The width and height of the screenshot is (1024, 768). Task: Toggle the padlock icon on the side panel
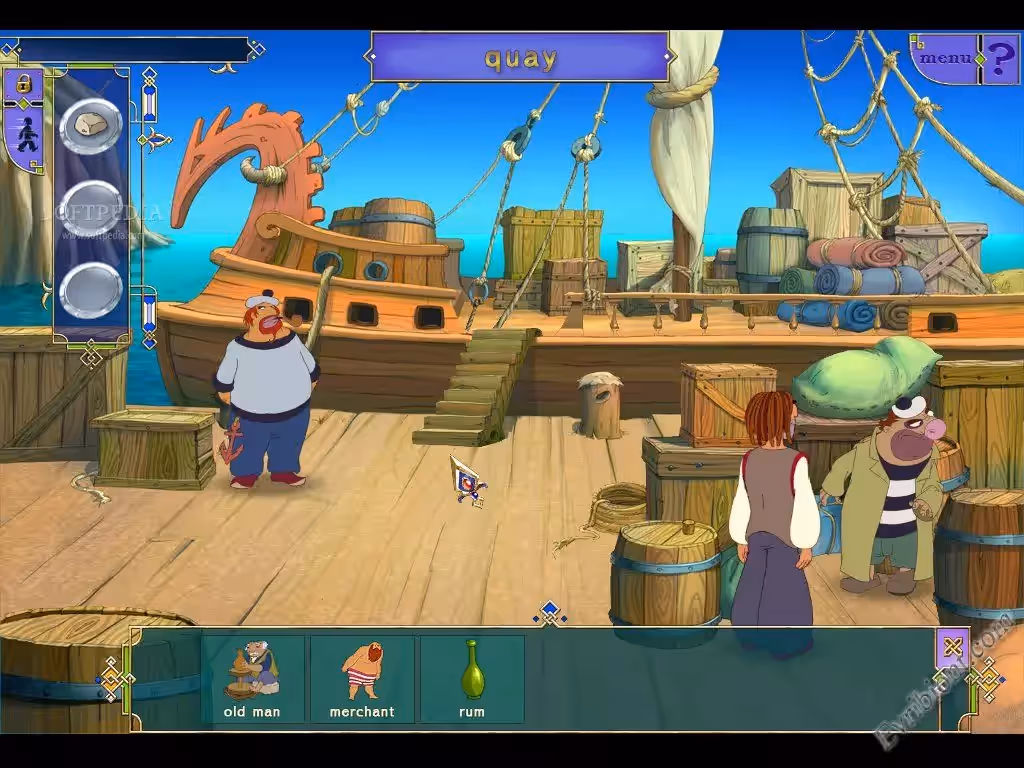tap(22, 87)
